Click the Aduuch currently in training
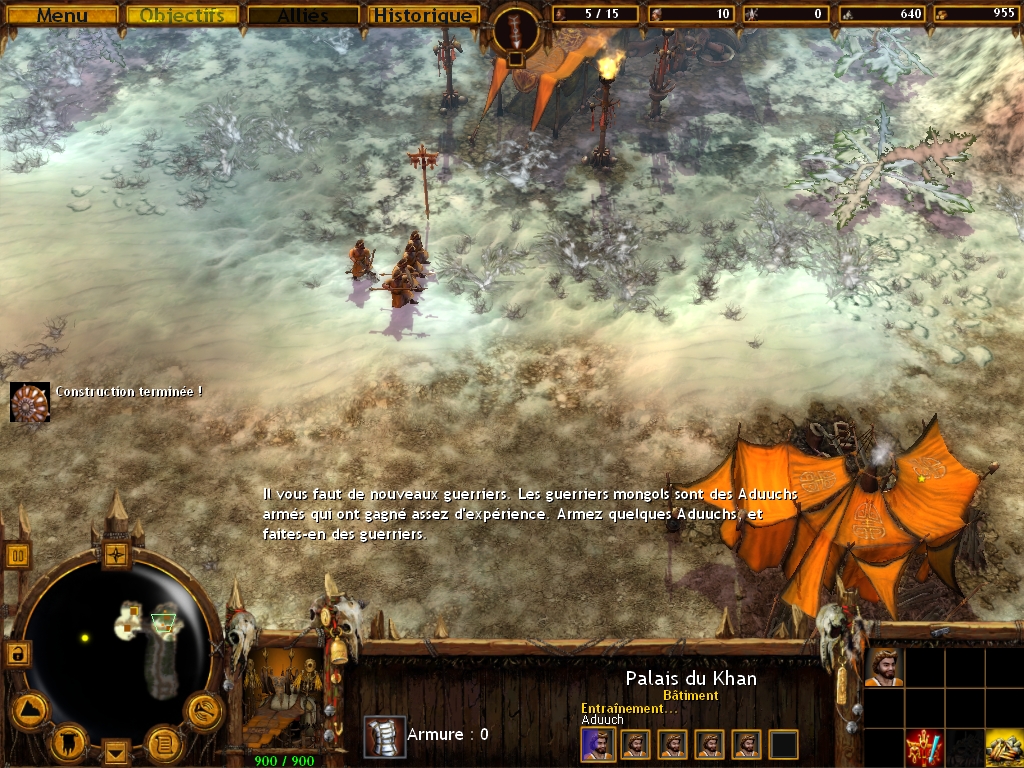The height and width of the screenshot is (768, 1024). pos(598,744)
